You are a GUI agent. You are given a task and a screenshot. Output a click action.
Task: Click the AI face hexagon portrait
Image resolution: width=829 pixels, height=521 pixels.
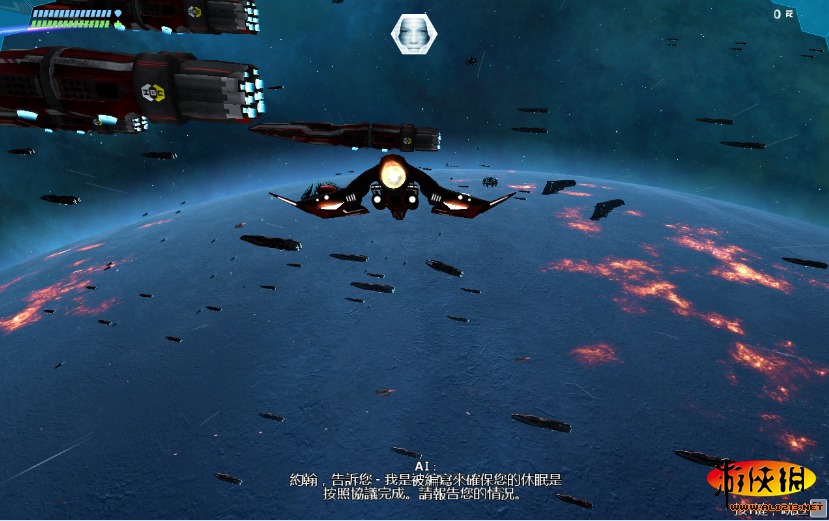click(x=413, y=34)
